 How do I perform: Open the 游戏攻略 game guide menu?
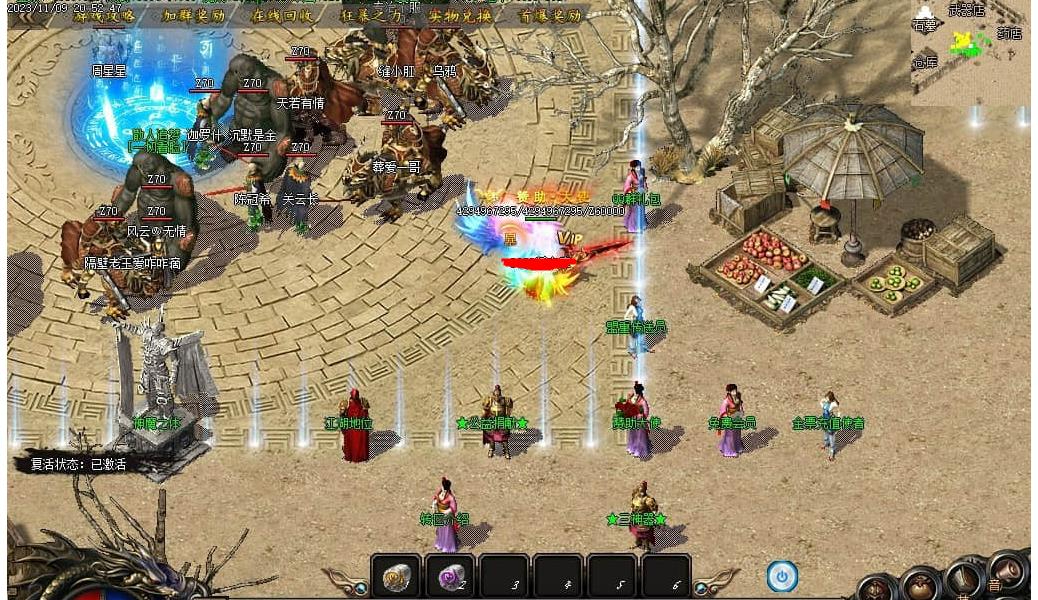click(x=102, y=16)
